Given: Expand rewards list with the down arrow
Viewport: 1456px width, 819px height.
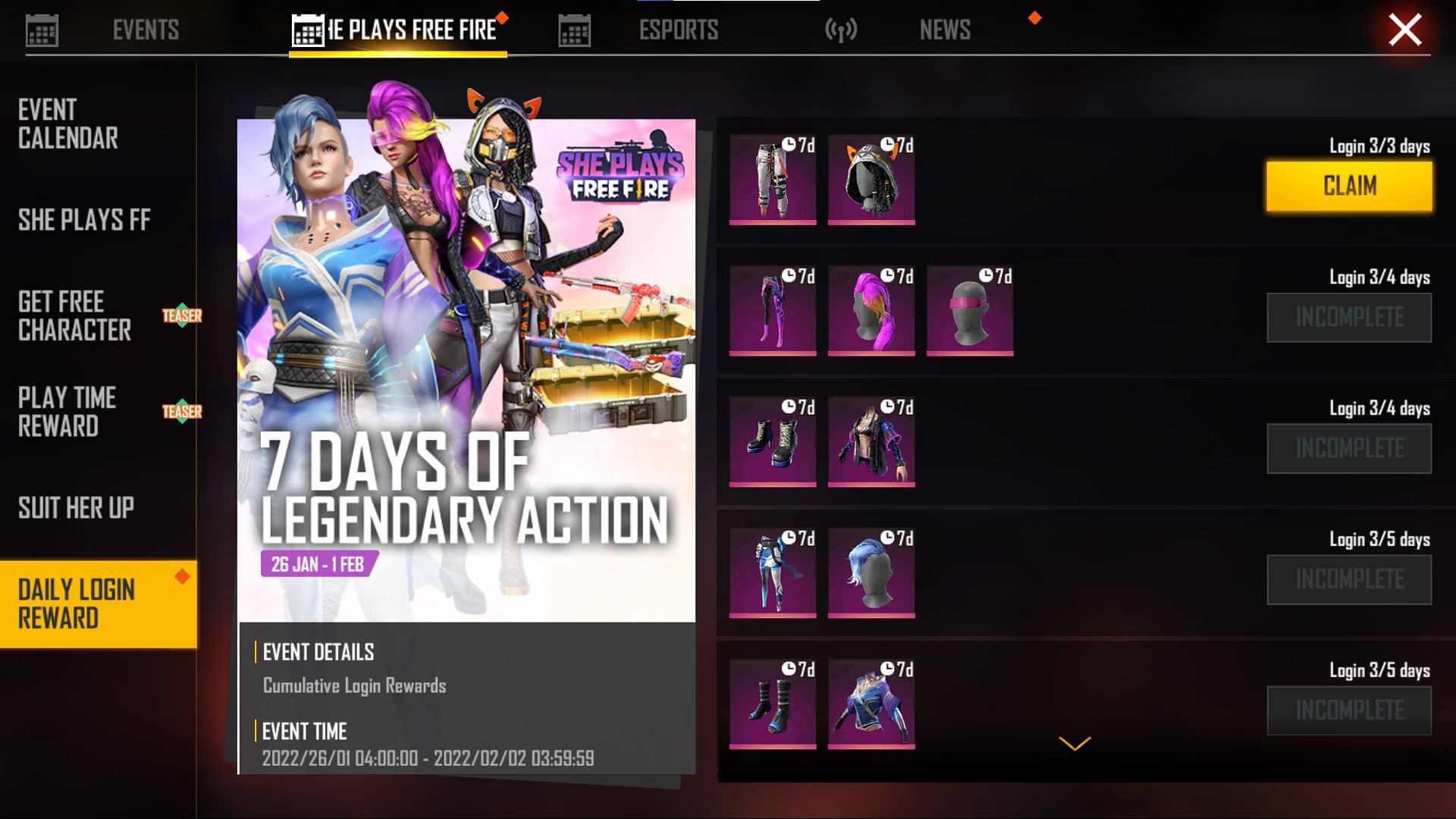Looking at the screenshot, I should [1075, 743].
